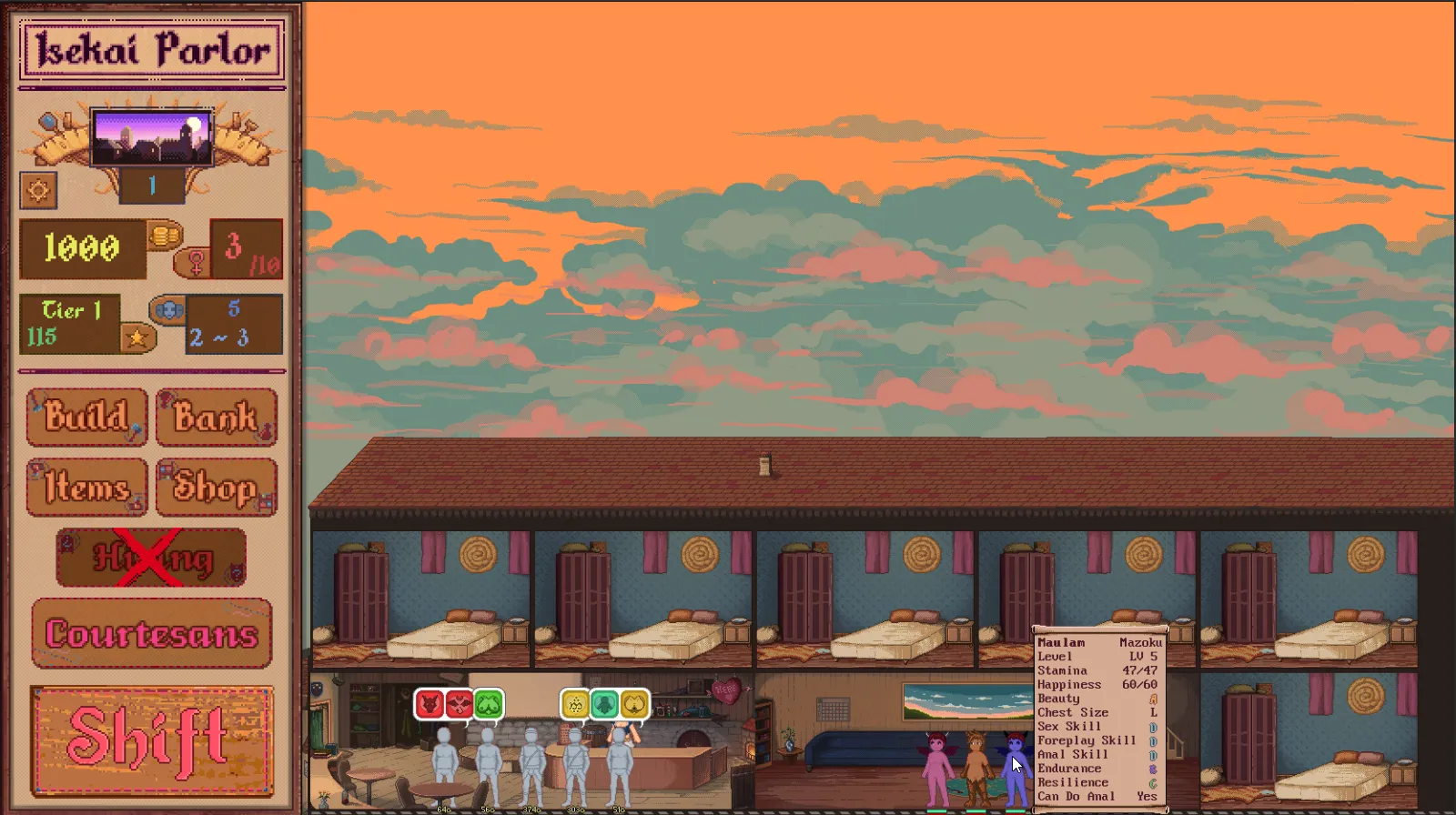Open the Bank menu
1456x815 pixels.
click(216, 418)
